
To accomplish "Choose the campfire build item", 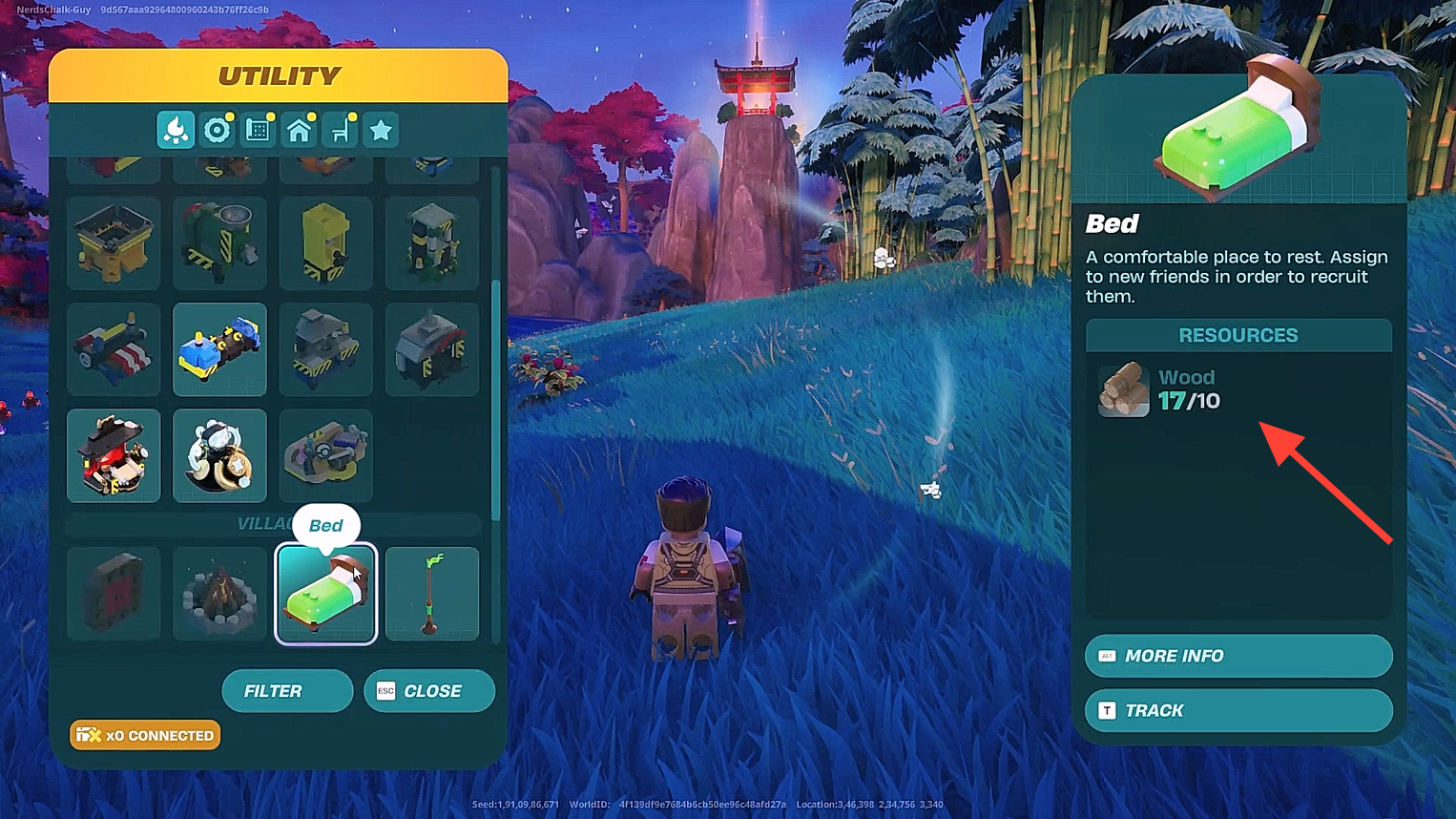I will 219,594.
